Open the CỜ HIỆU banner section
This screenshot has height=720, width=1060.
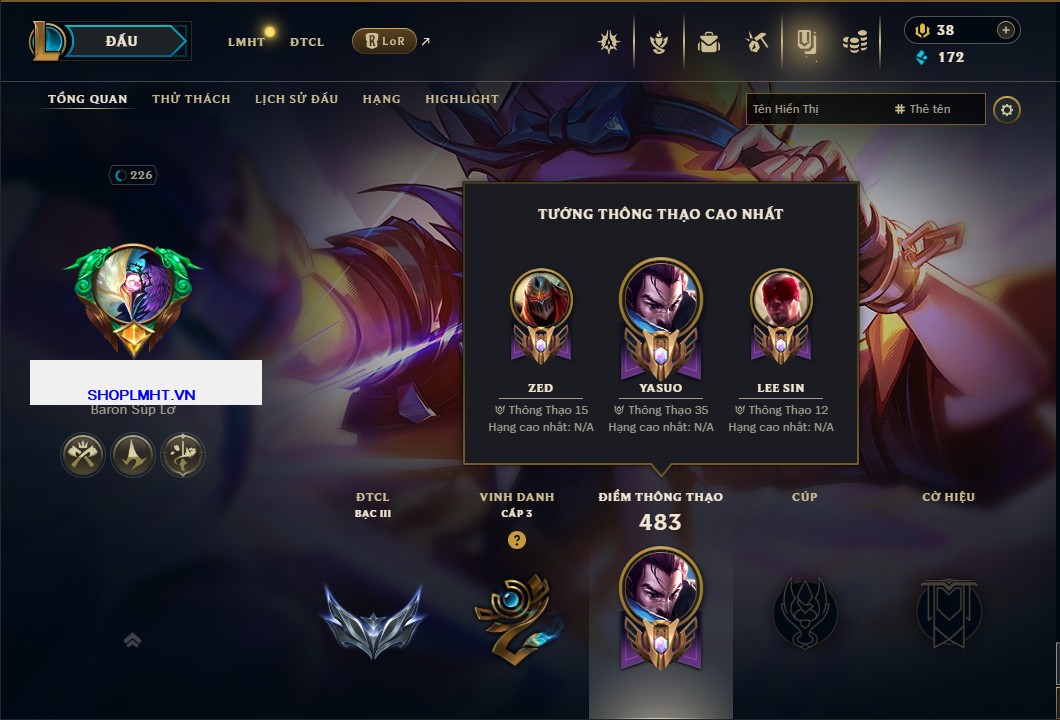(x=948, y=610)
